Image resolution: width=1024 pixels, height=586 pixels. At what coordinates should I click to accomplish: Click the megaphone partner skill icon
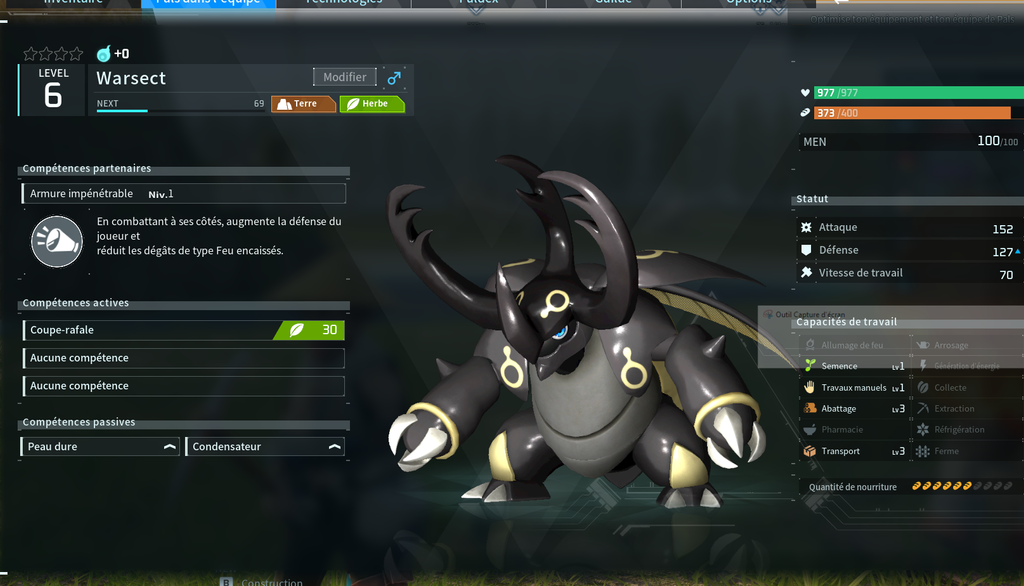click(57, 241)
